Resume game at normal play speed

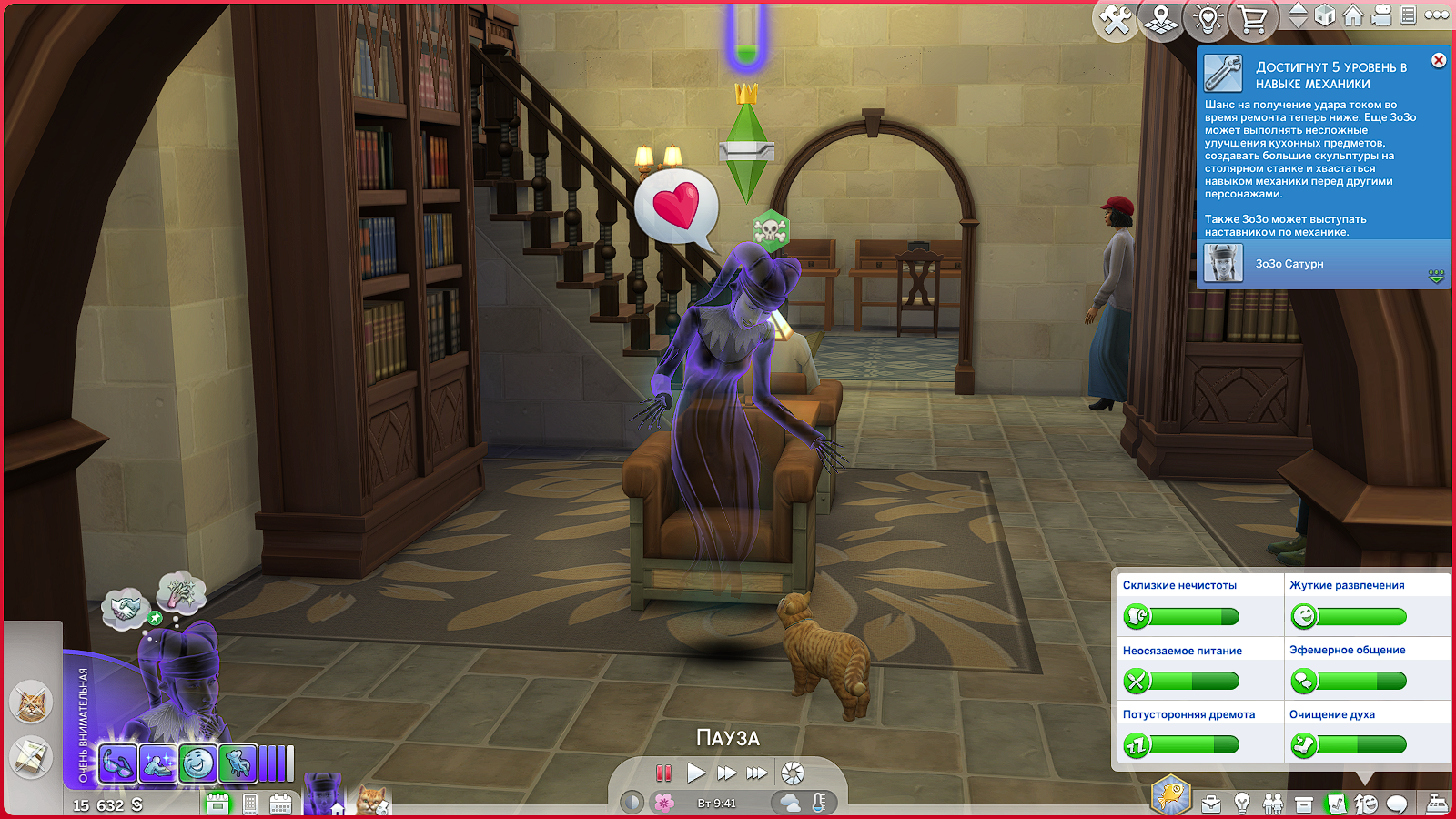(696, 773)
